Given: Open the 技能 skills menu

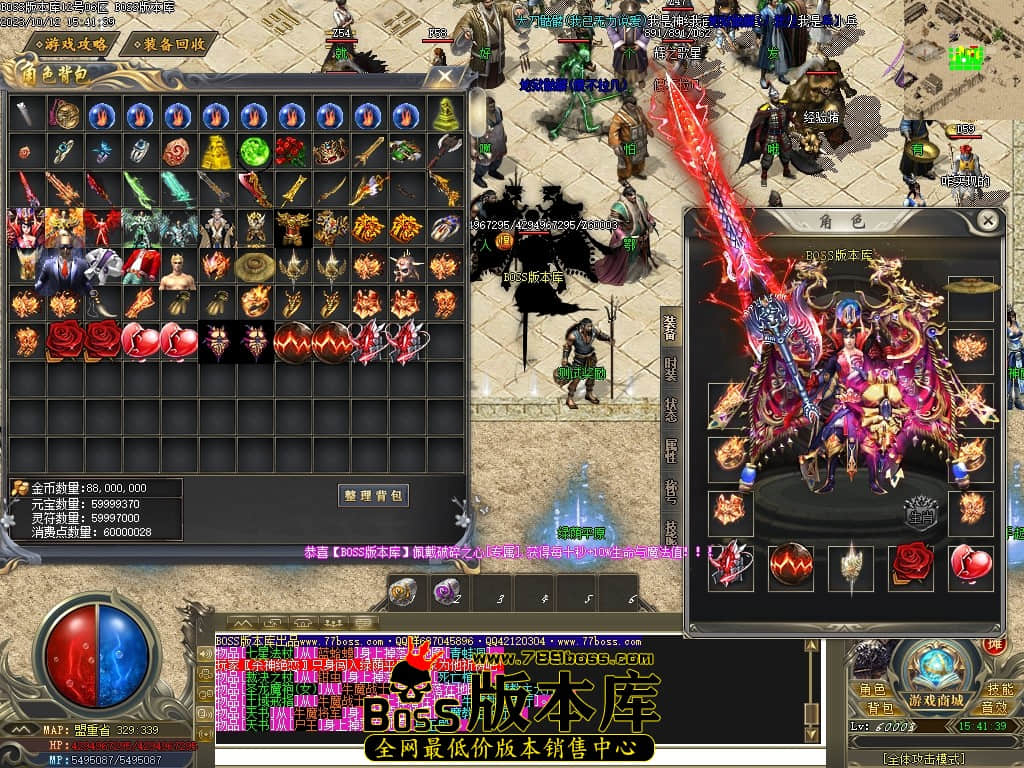Looking at the screenshot, I should click(x=998, y=690).
